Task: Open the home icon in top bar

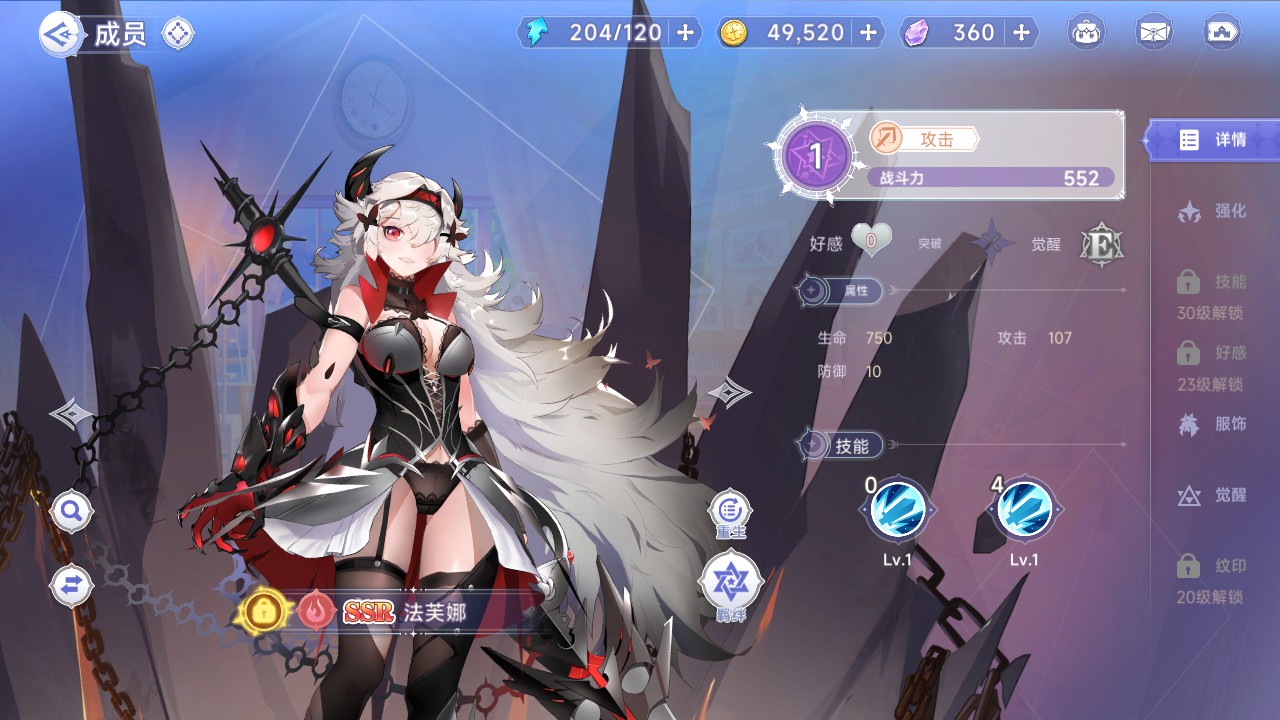Action: click(1222, 33)
